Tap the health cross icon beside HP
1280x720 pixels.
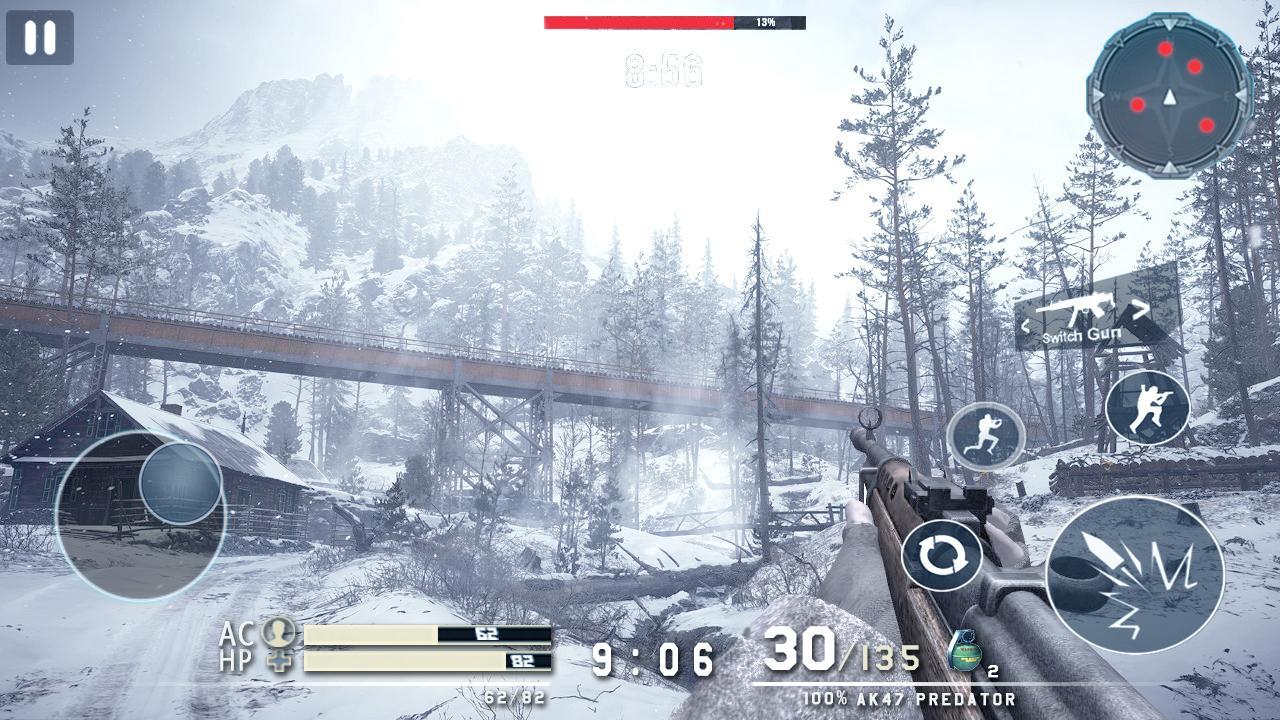(281, 662)
